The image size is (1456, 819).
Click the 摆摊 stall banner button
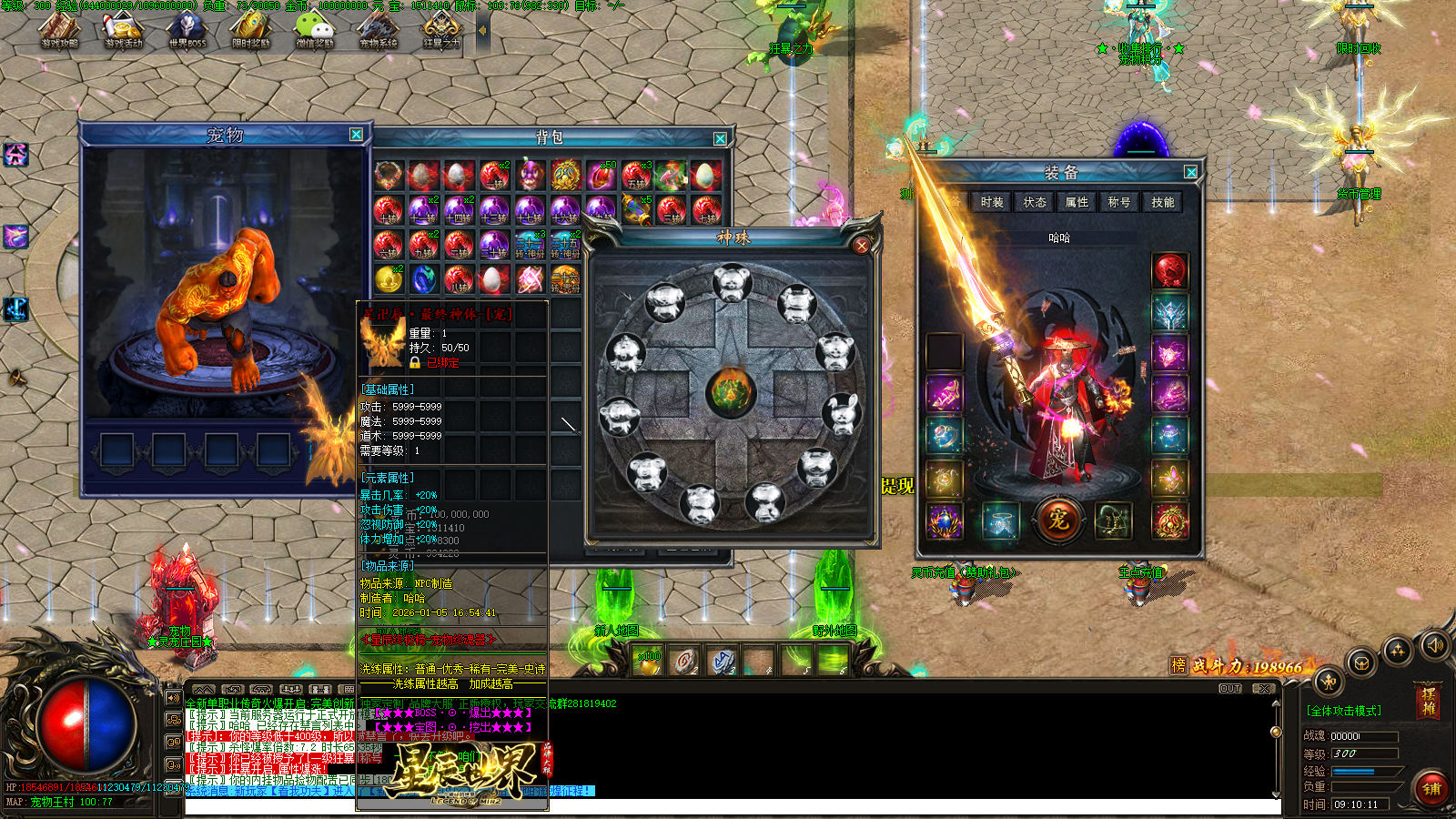click(1429, 702)
